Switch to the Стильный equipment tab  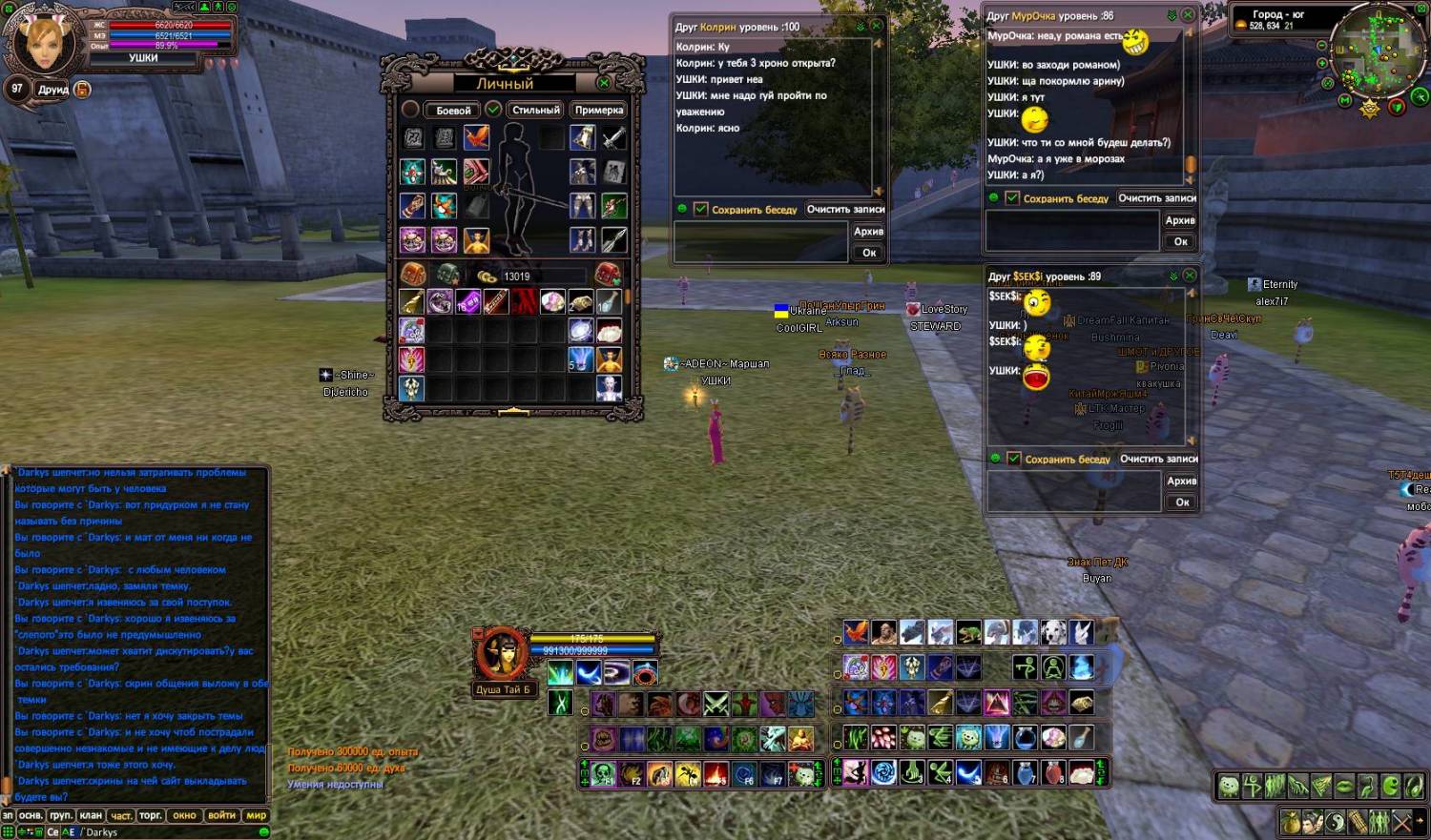tap(535, 111)
